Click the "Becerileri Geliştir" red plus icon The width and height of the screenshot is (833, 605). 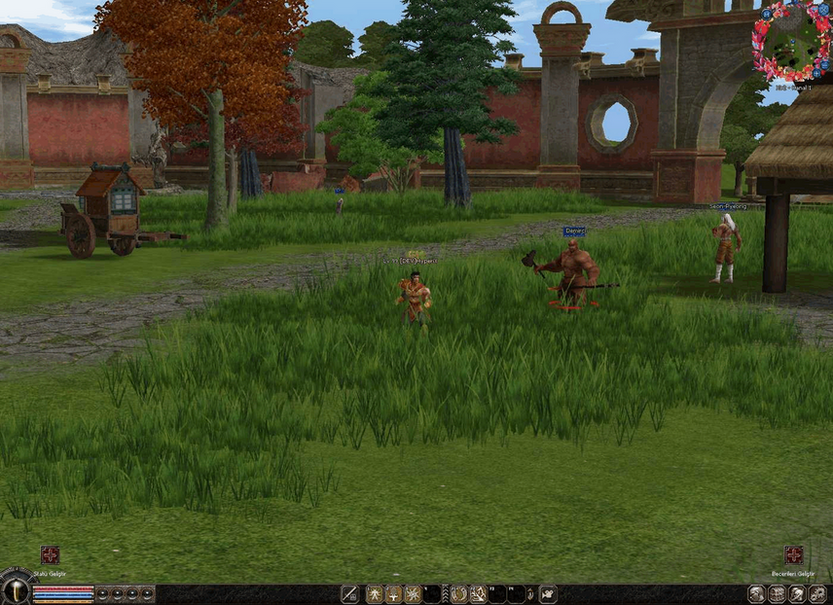tap(794, 554)
